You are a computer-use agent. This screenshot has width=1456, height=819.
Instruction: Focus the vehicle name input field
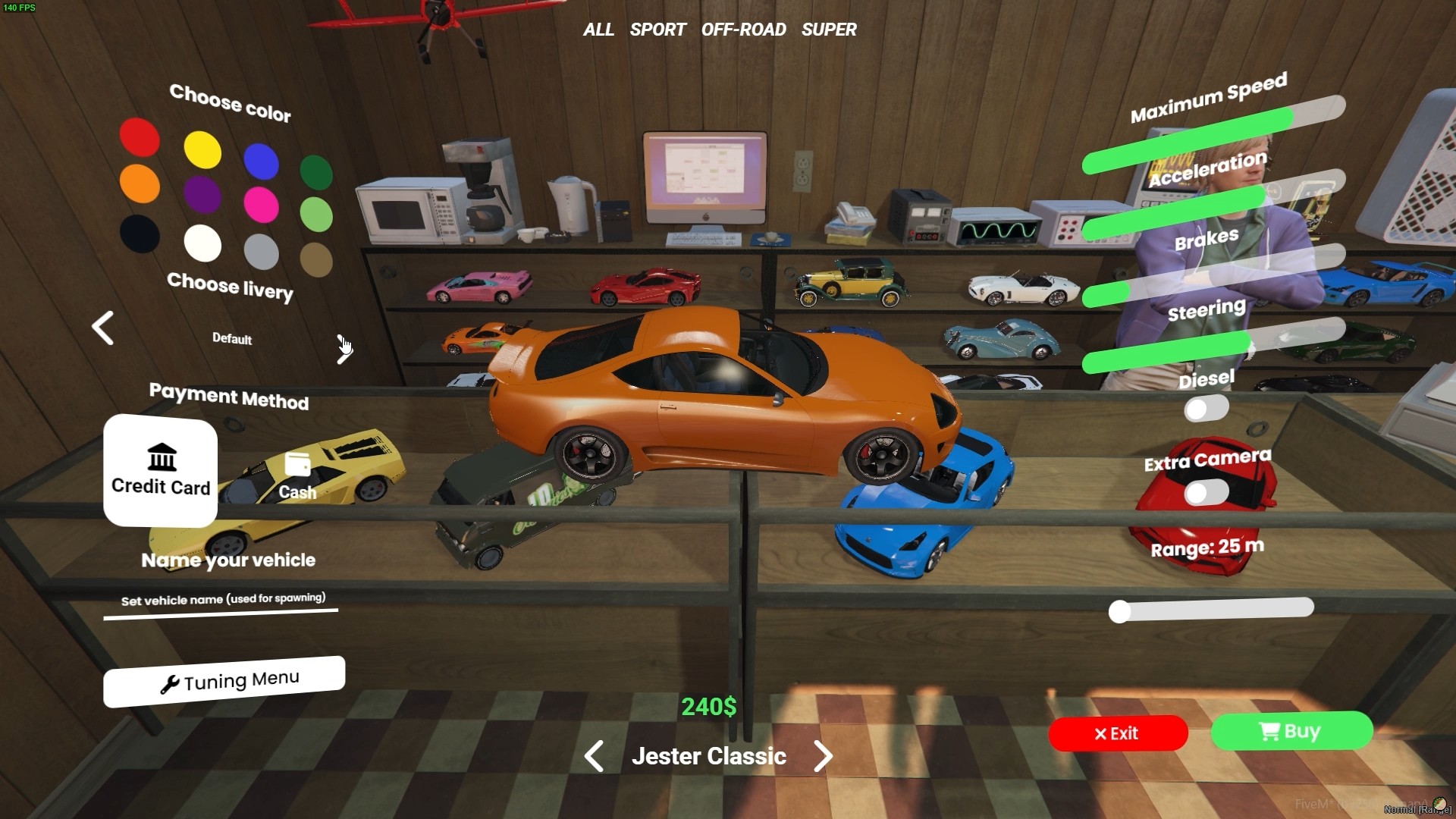pyautogui.click(x=221, y=601)
